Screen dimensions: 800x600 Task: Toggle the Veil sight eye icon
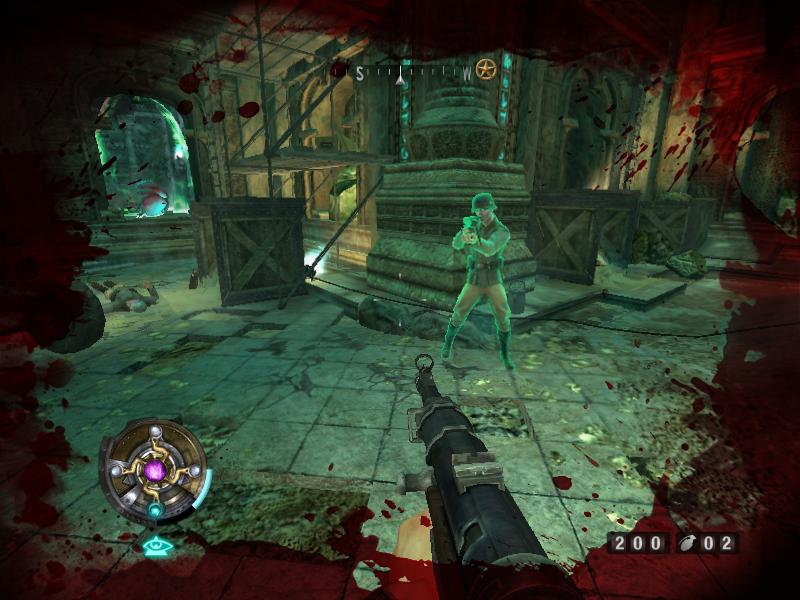(x=156, y=547)
